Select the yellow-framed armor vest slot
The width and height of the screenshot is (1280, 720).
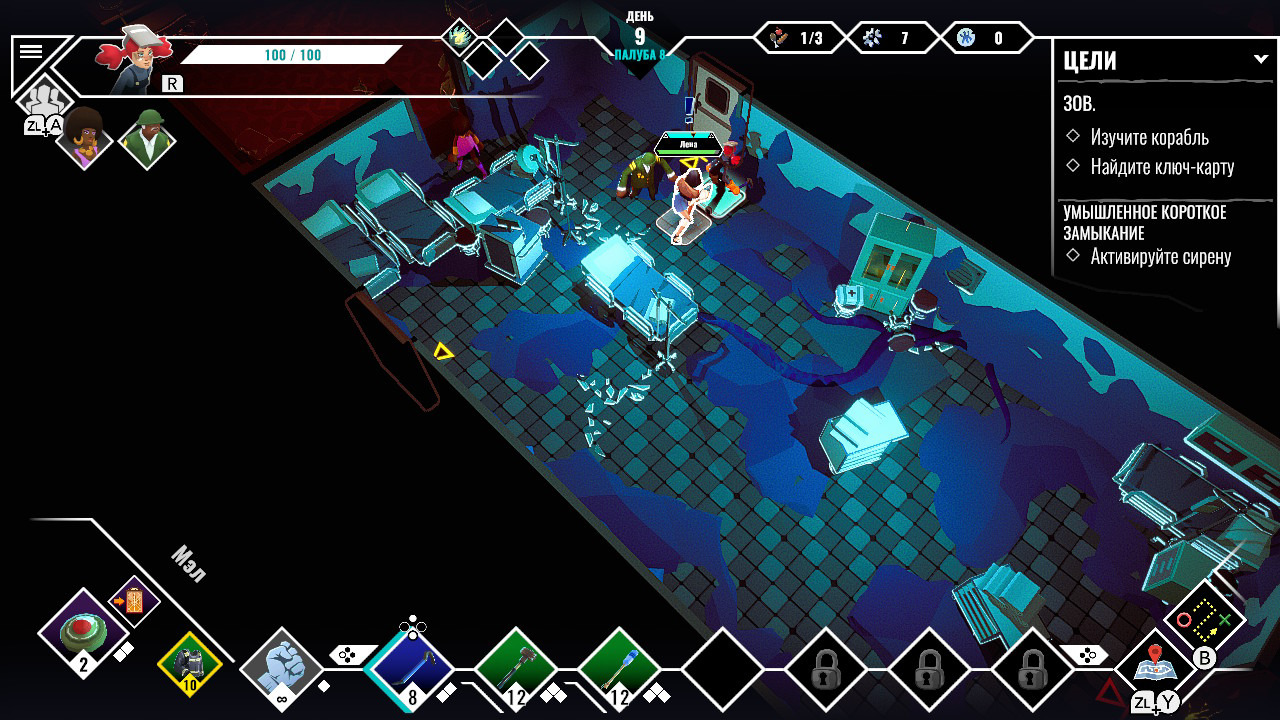(189, 663)
